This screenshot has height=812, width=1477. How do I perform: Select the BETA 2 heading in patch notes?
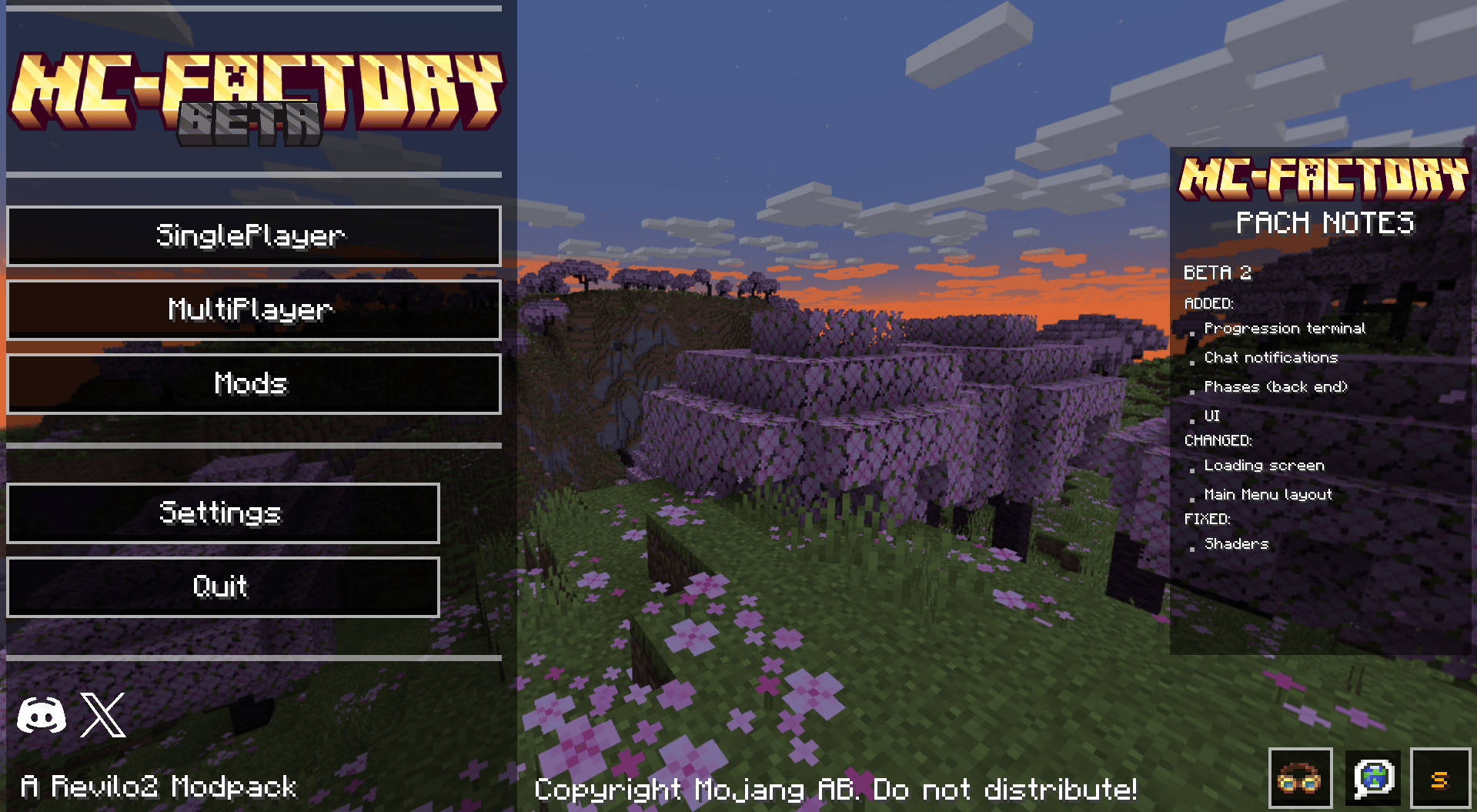(1218, 273)
